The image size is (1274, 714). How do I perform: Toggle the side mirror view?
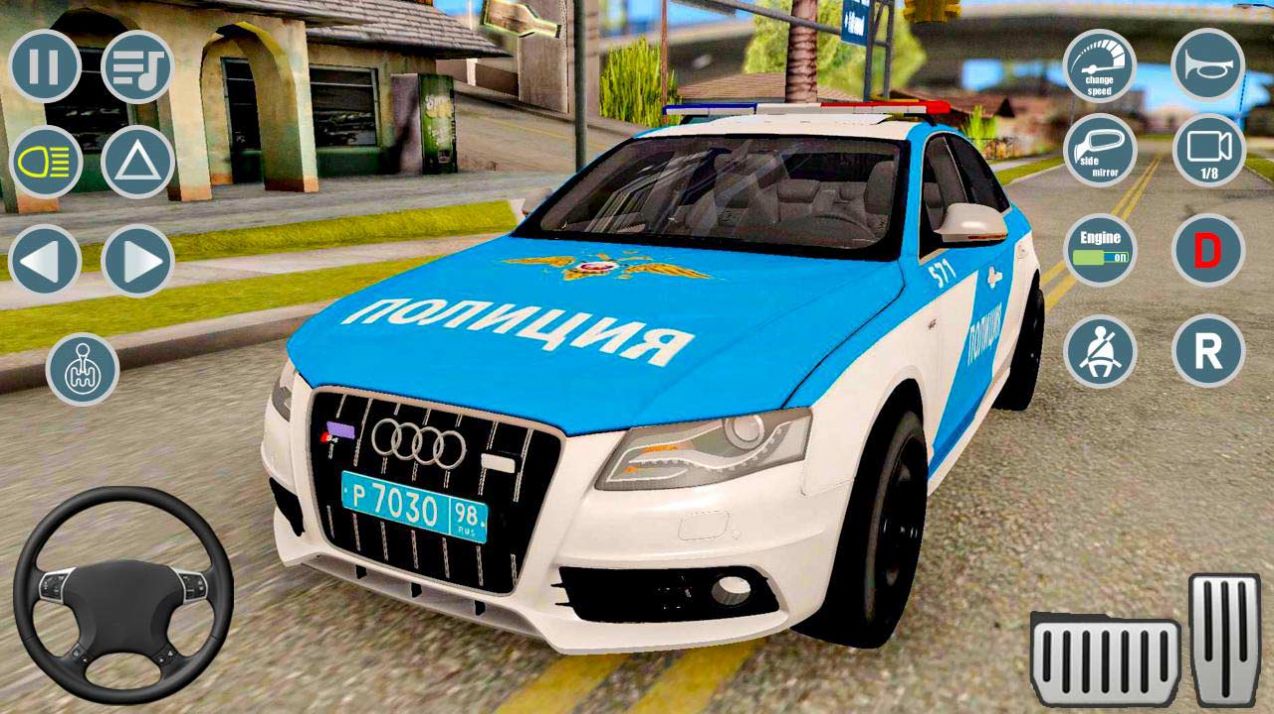1099,150
